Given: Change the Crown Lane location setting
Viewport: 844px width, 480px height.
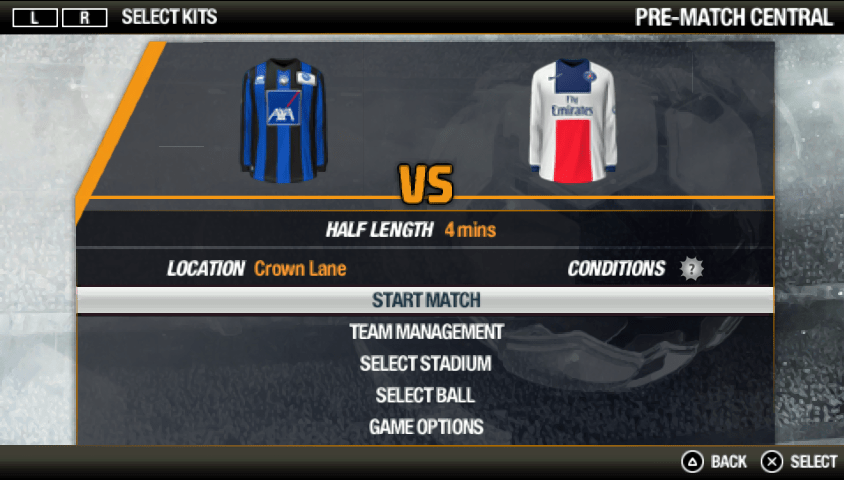Looking at the screenshot, I should tap(300, 268).
